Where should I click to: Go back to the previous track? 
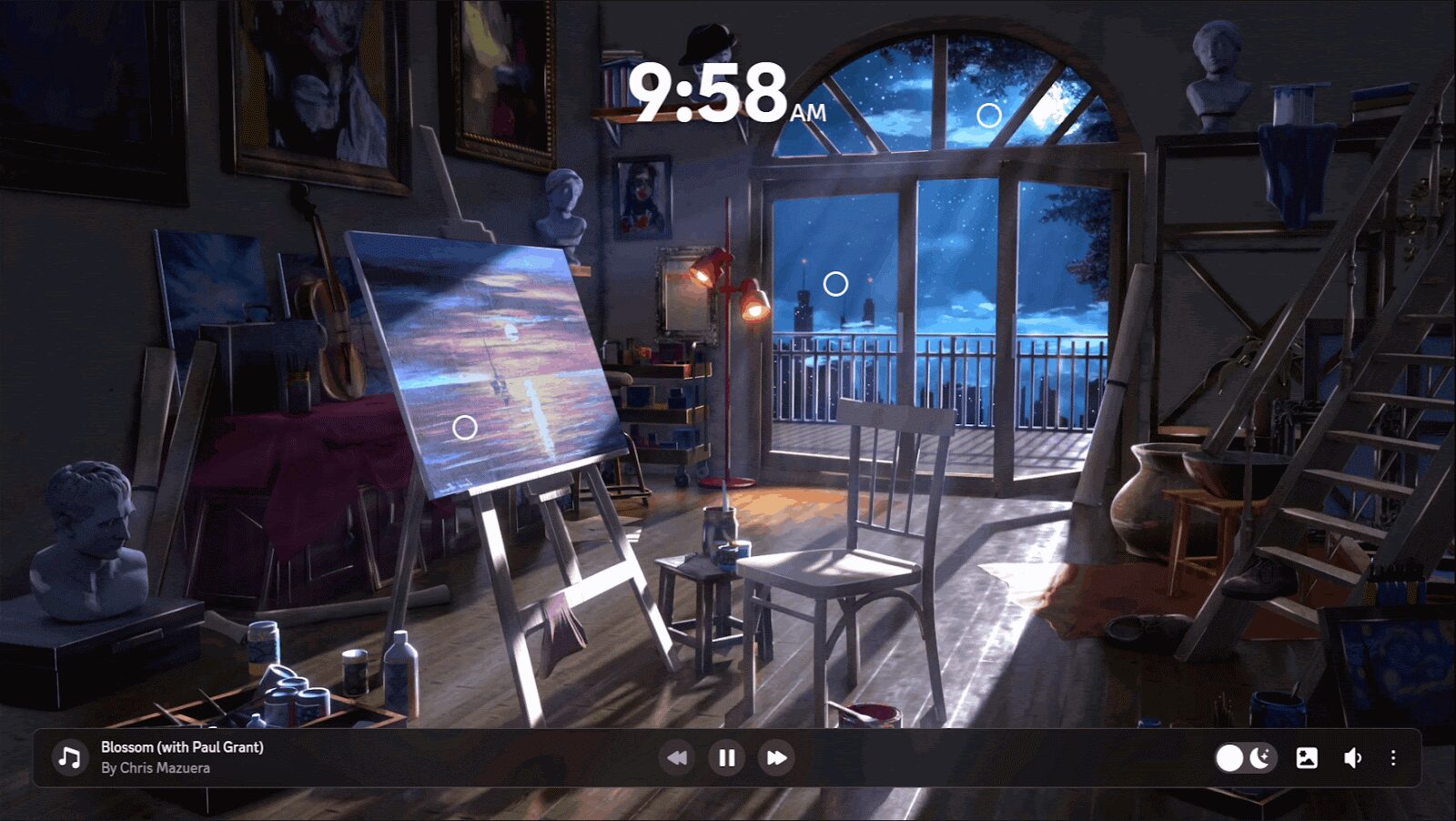(x=677, y=758)
